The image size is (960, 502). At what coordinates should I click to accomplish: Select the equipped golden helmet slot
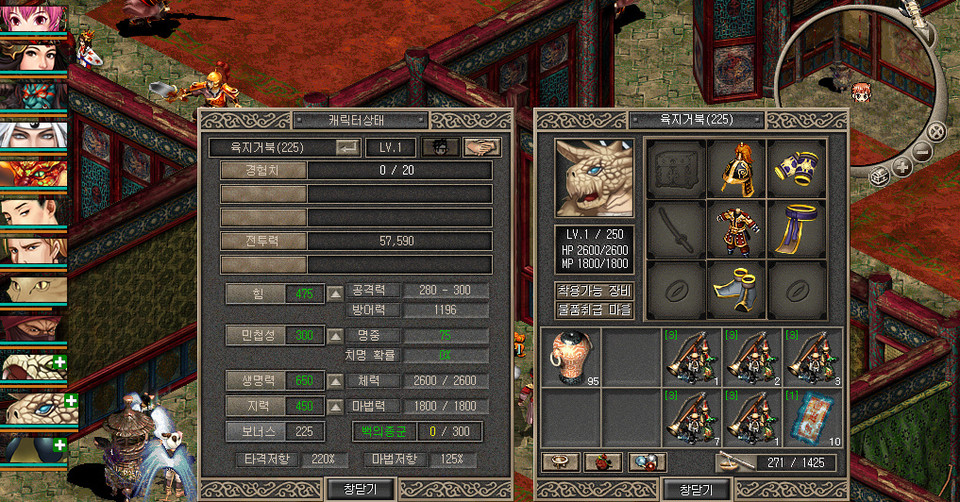coord(737,169)
